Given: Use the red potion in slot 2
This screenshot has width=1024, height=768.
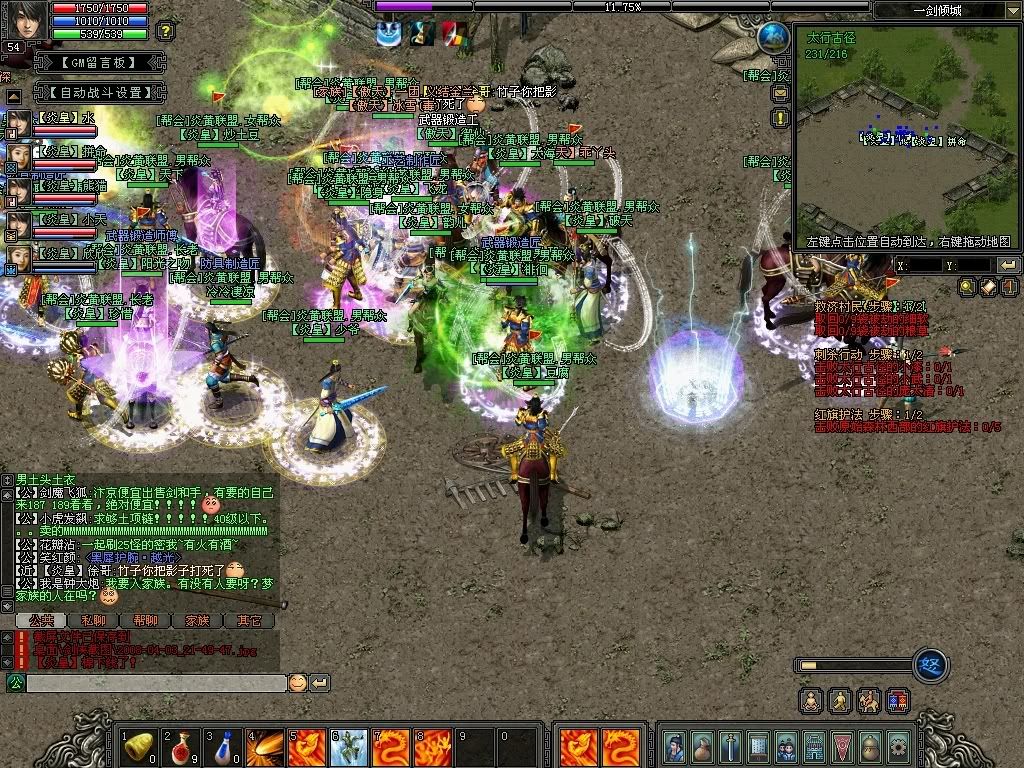Looking at the screenshot, I should tap(181, 745).
